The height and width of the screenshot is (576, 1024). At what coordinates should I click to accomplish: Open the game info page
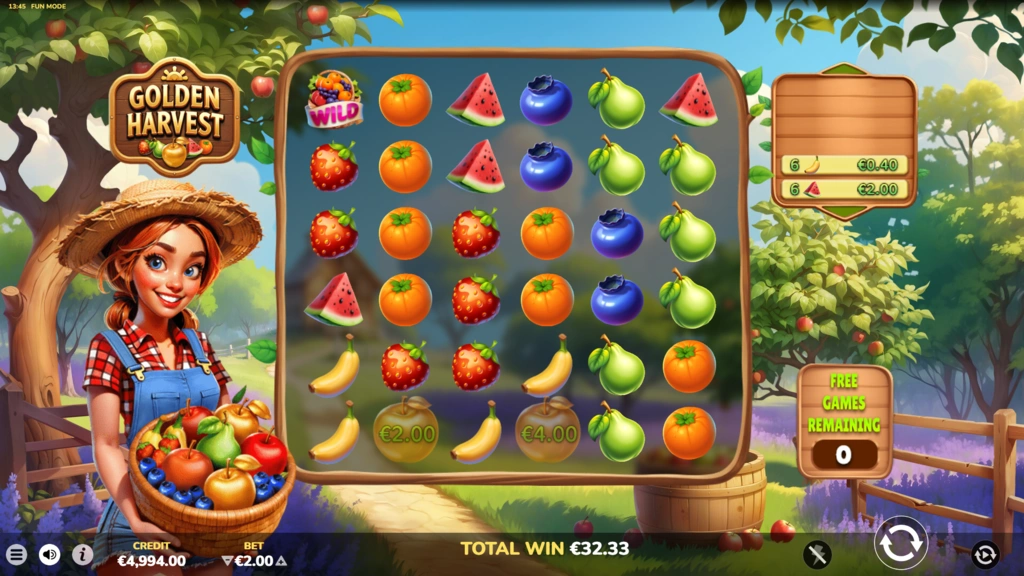(82, 554)
